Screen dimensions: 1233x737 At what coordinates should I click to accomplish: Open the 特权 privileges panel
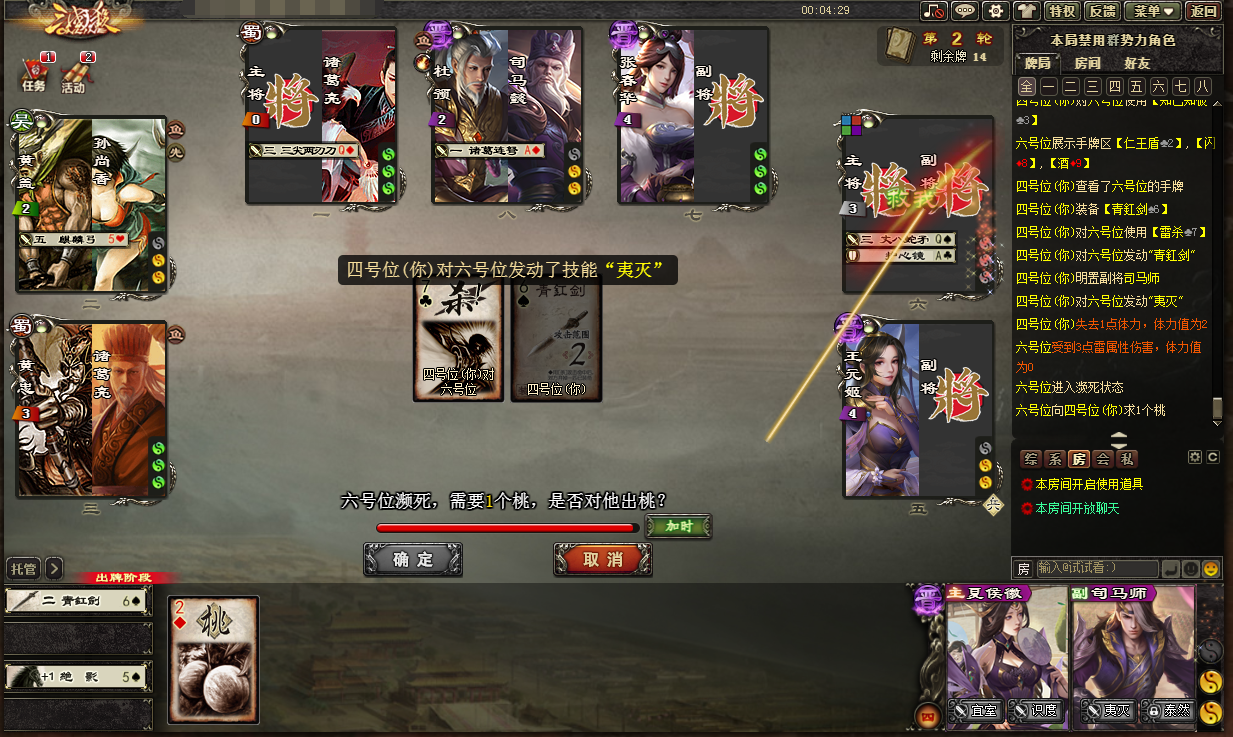(x=1060, y=11)
